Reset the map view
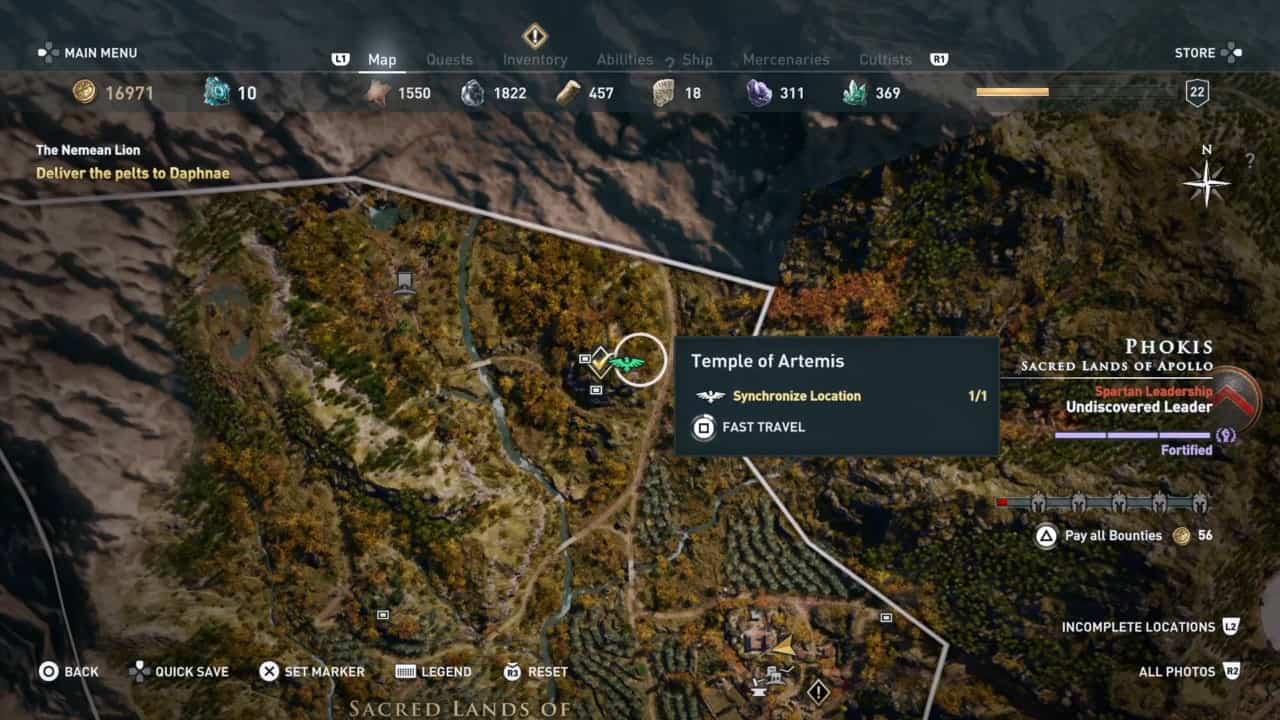 pyautogui.click(x=536, y=672)
